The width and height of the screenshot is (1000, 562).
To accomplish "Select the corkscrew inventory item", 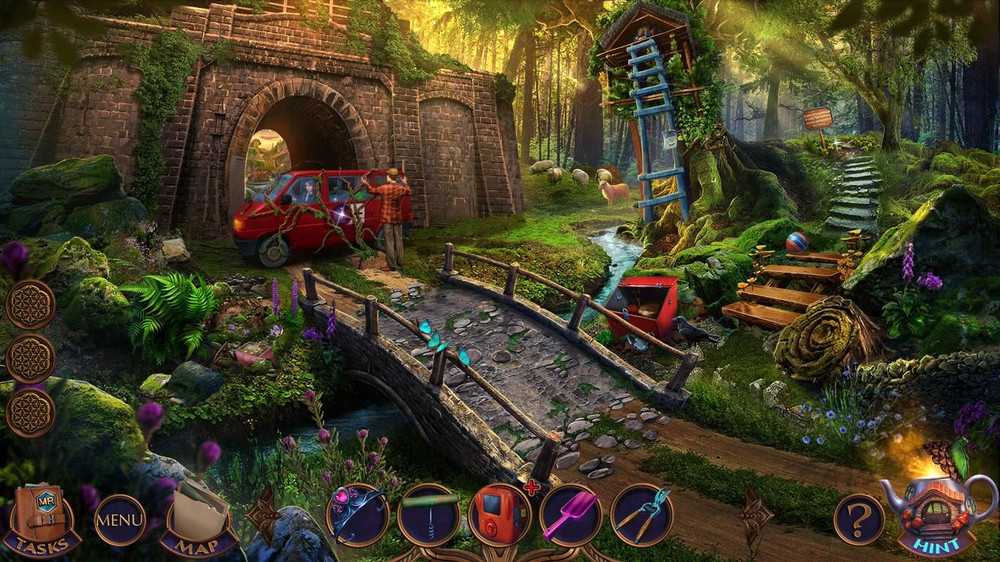I will (428, 515).
